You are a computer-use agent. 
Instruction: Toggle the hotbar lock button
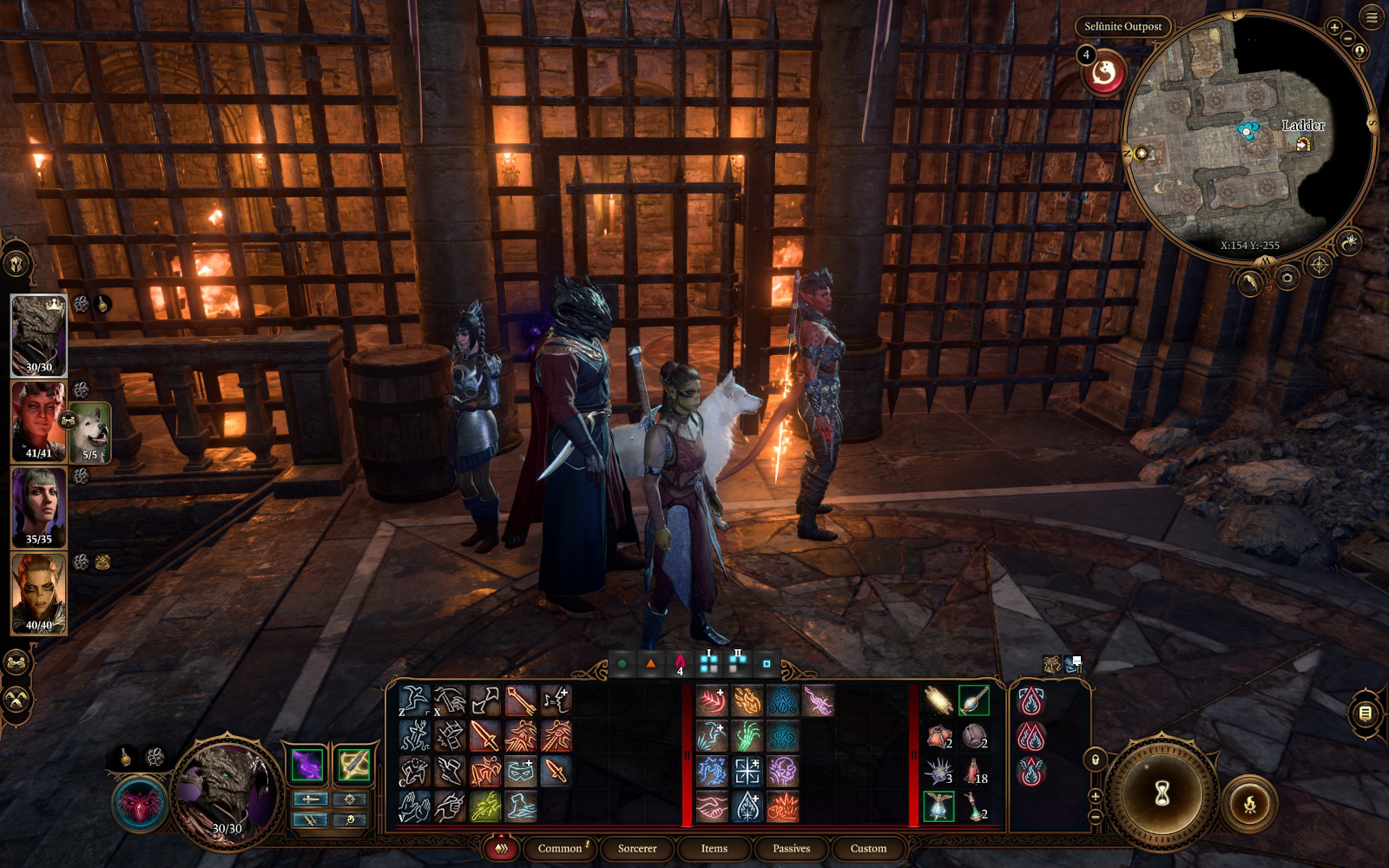pos(1096,760)
